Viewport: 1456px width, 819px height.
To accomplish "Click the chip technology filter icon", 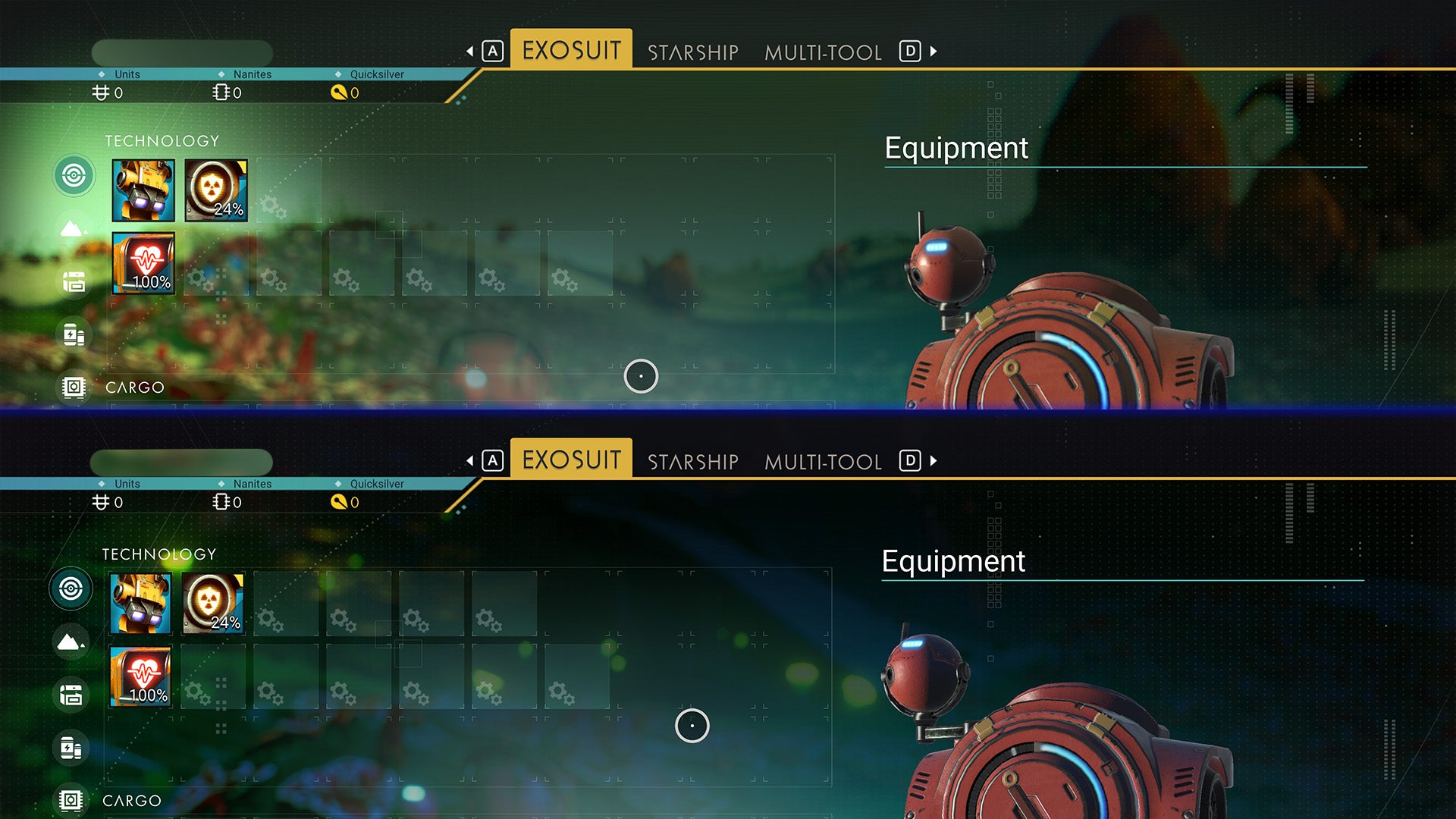I will (x=74, y=388).
